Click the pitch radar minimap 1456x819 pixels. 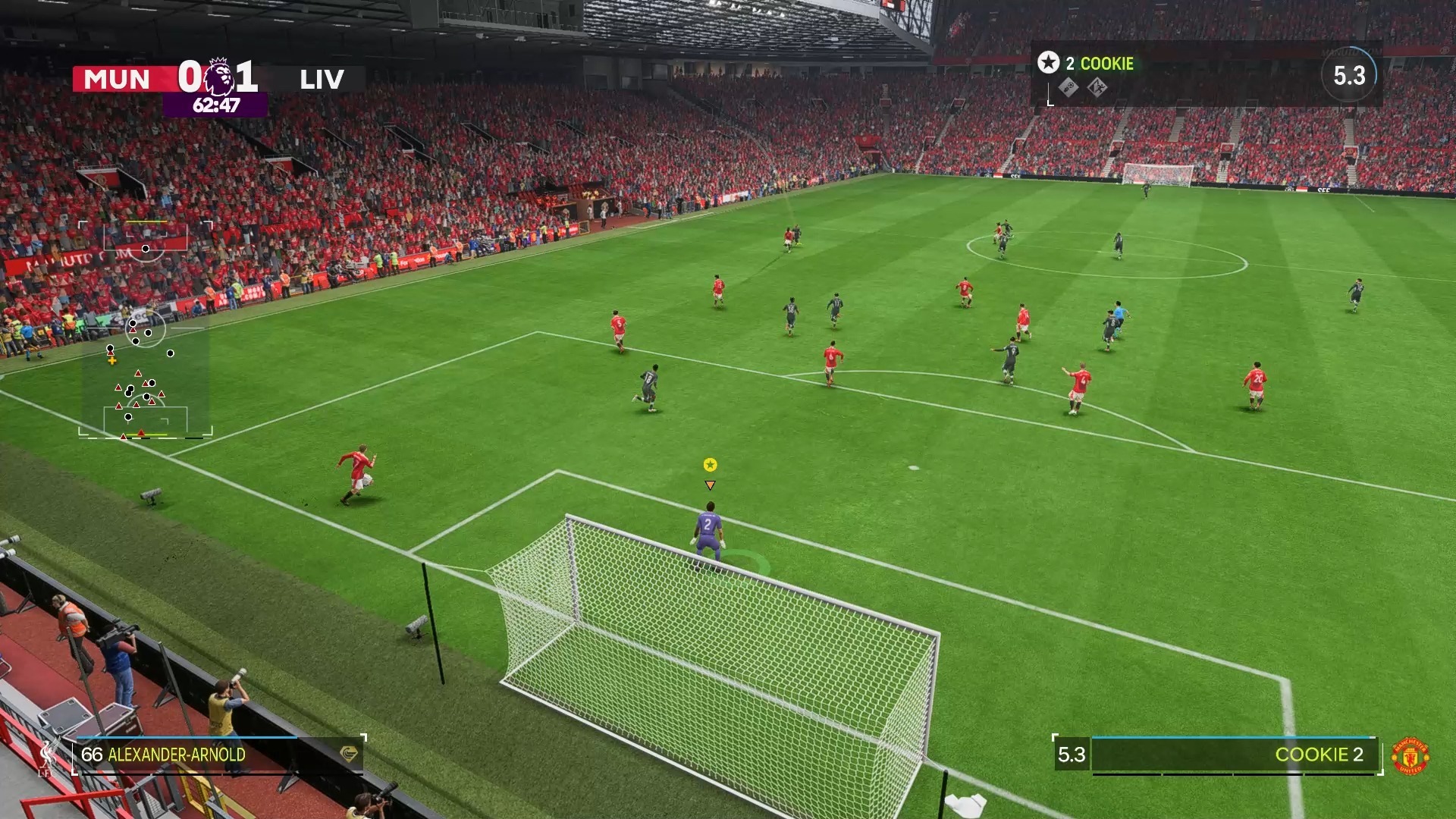146,330
